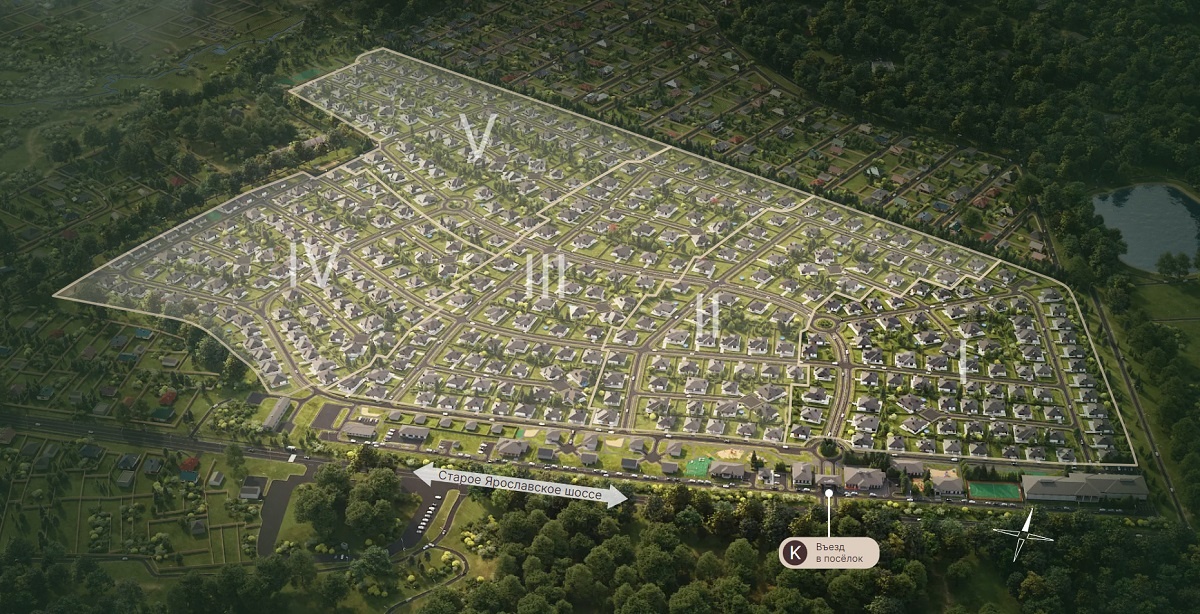Open section II of the settlement
Image resolution: width=1200 pixels, height=614 pixels.
click(707, 318)
